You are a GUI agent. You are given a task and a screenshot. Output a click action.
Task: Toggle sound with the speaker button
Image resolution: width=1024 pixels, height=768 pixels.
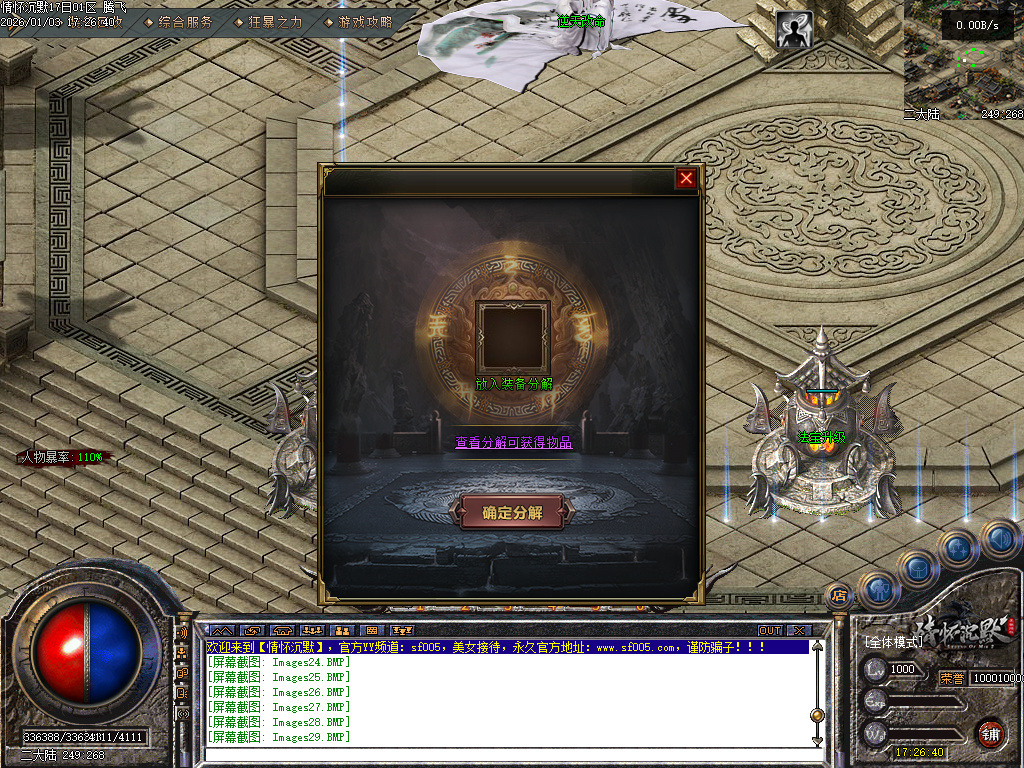click(x=998, y=538)
